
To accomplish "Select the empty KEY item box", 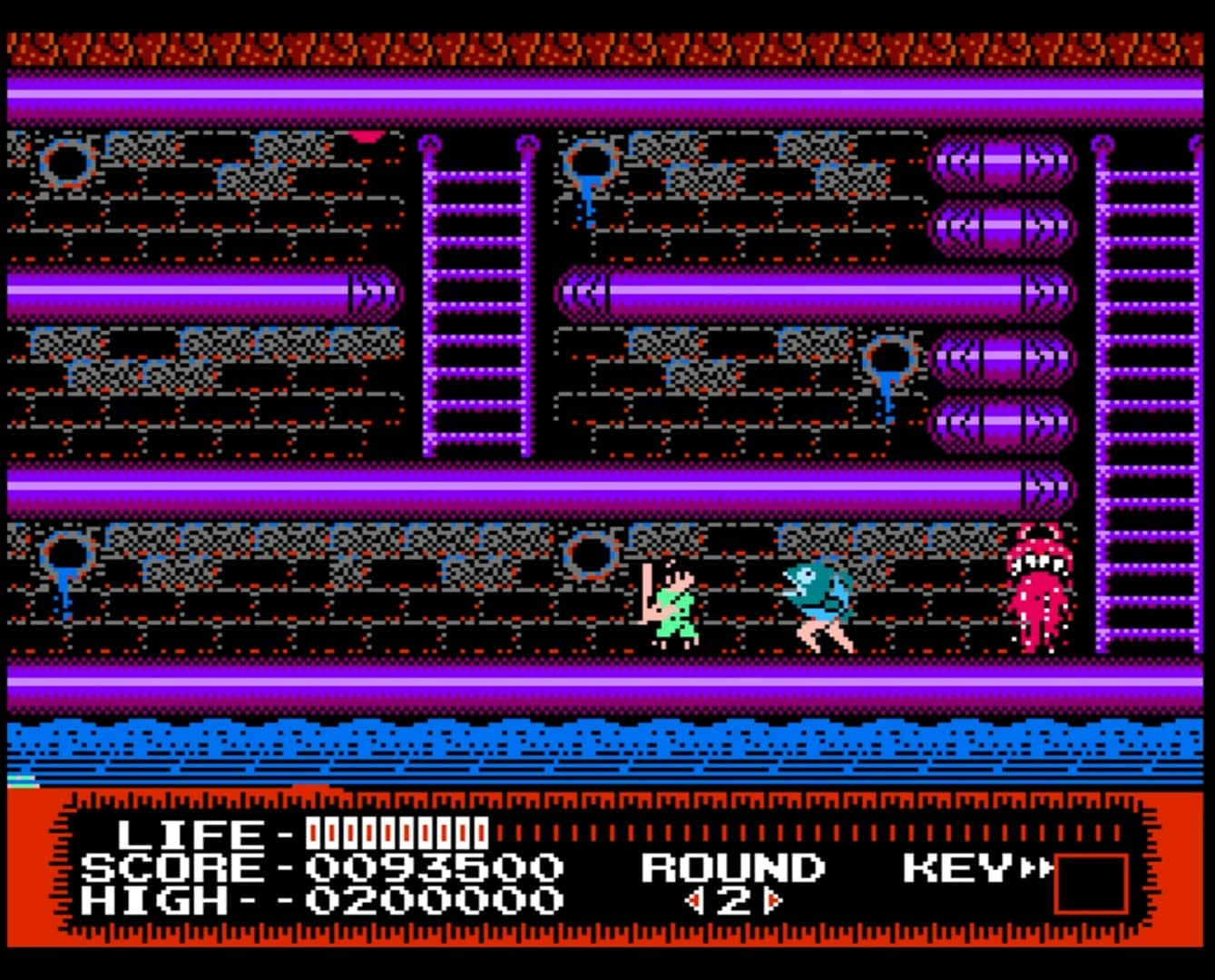I will pyautogui.click(x=1091, y=883).
